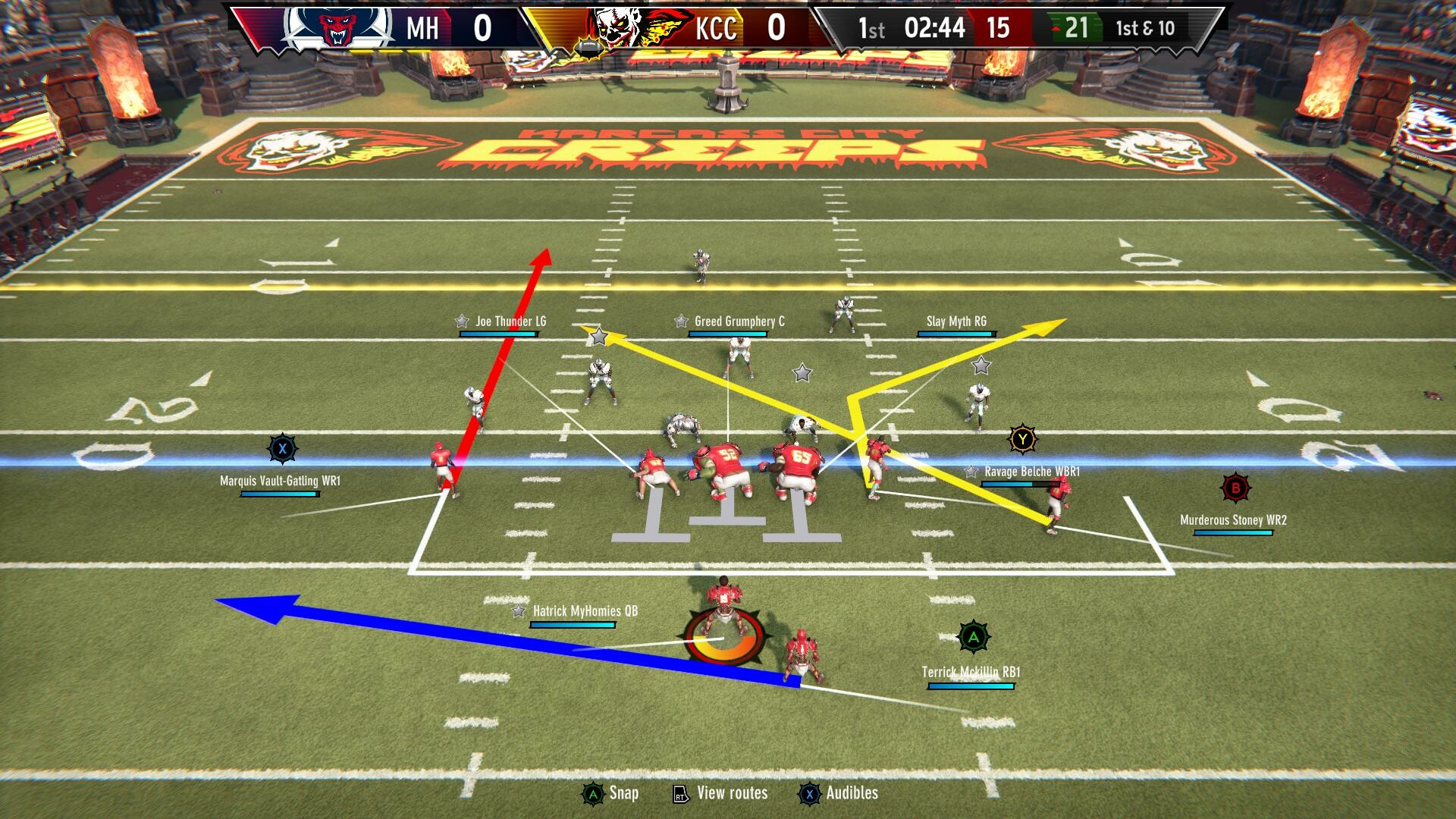1456x819 pixels.
Task: Select the yellow Y marker above Ravage Belche
Action: (x=1022, y=438)
